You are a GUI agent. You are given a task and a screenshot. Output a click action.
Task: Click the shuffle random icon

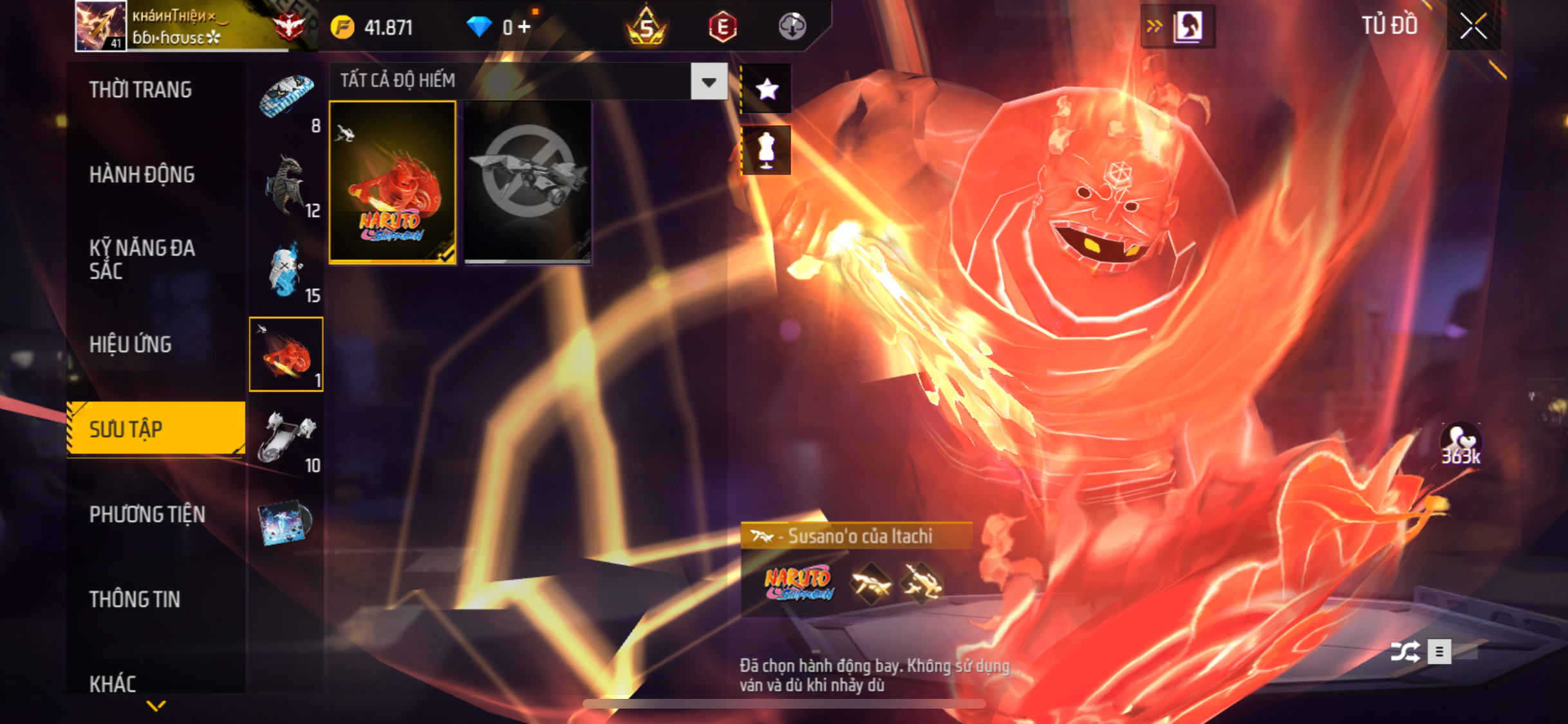point(1405,652)
